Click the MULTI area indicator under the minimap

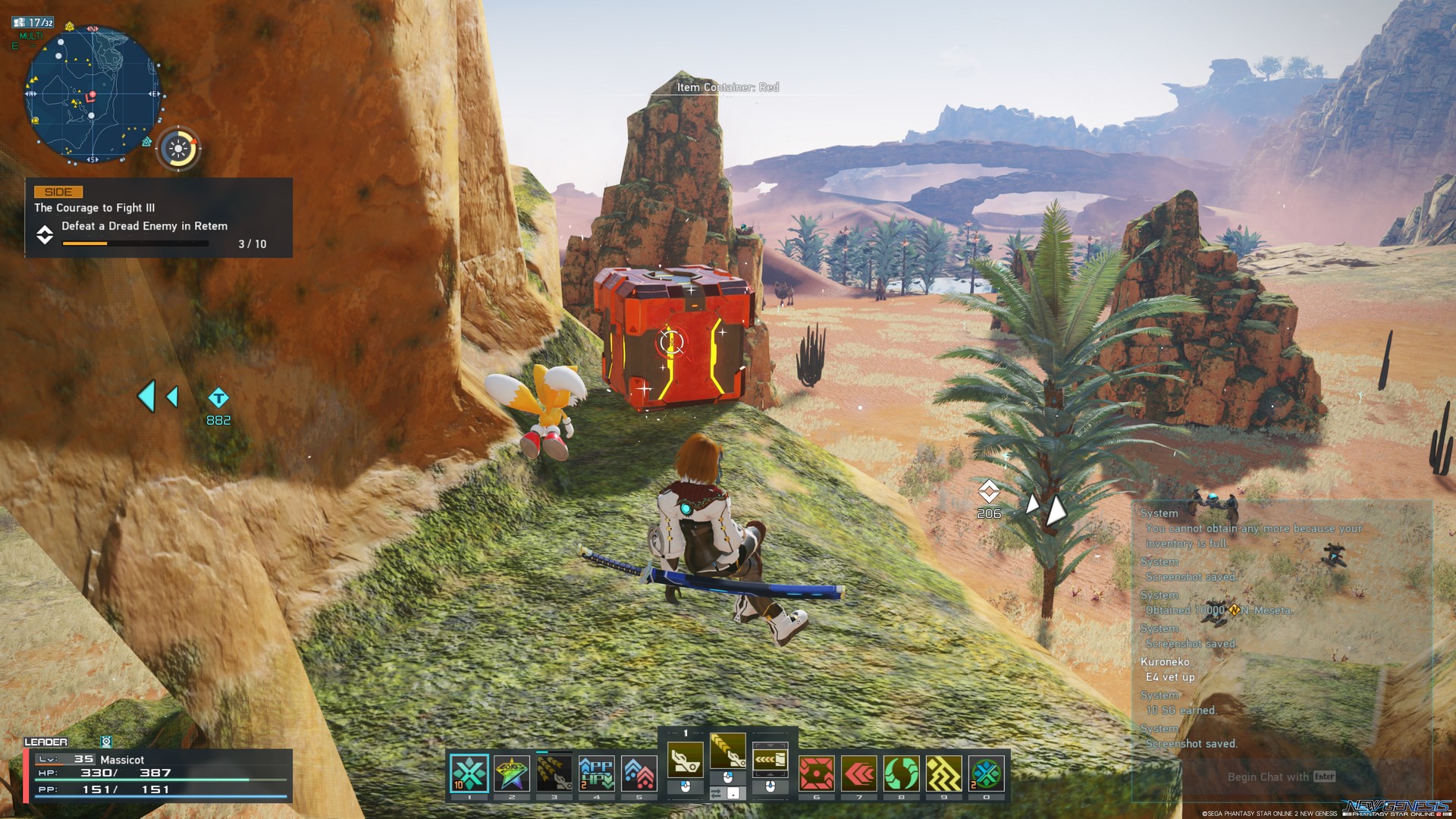point(30,36)
